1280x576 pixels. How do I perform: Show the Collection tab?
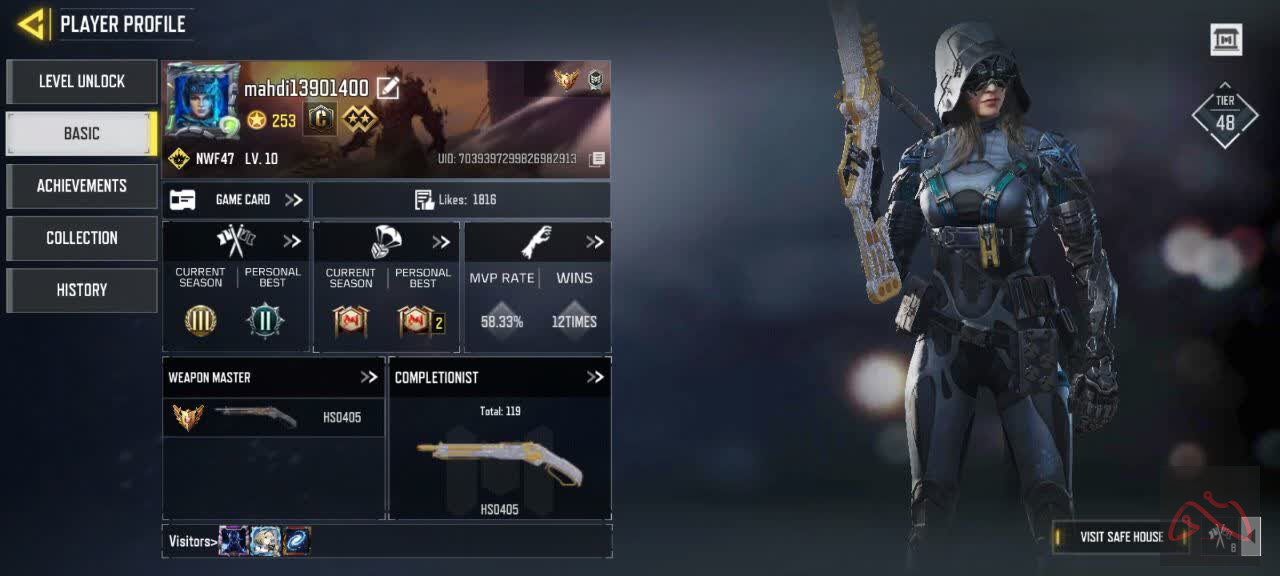click(82, 238)
